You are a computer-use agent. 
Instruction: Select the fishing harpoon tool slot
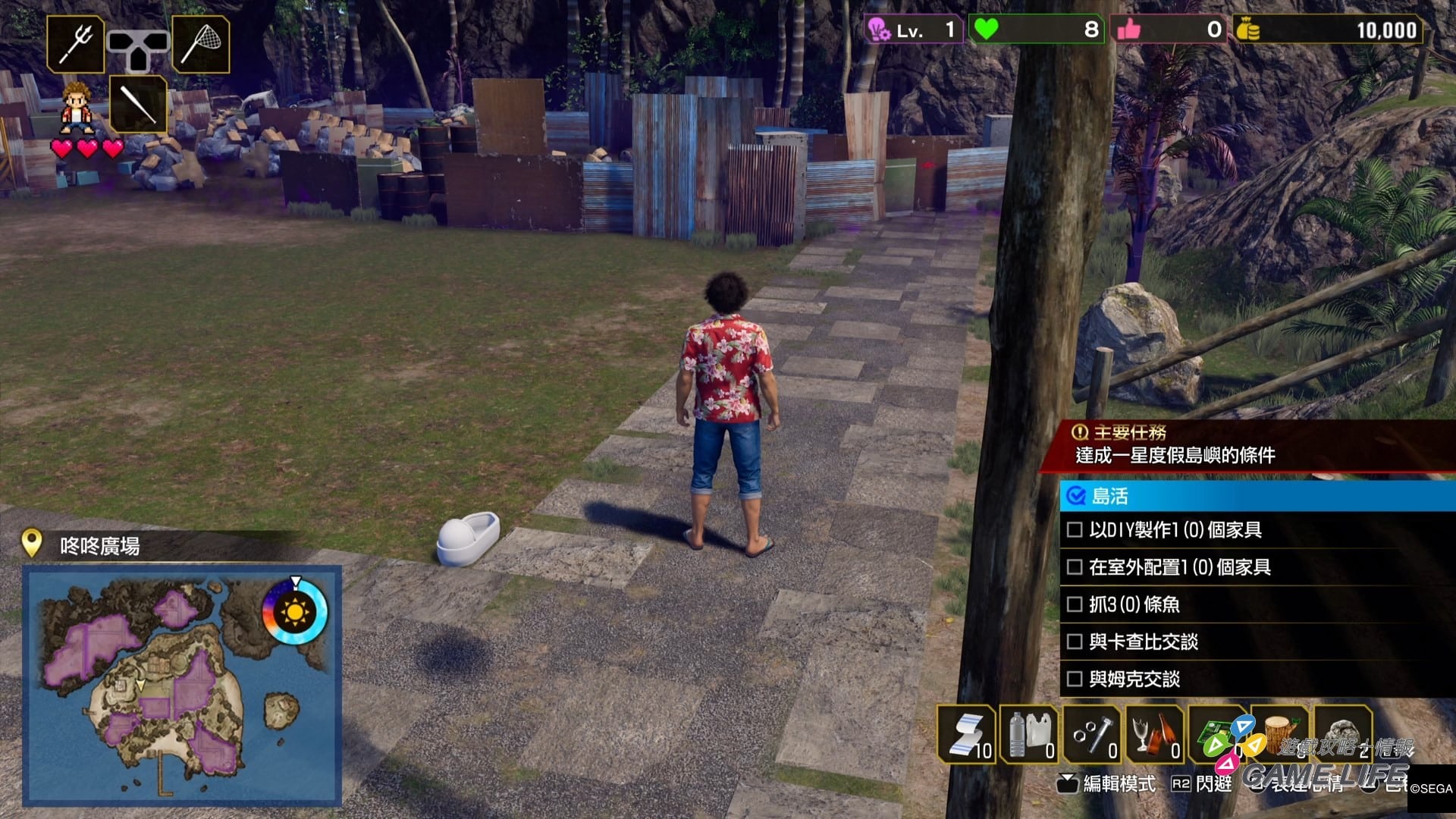pyautogui.click(x=76, y=44)
